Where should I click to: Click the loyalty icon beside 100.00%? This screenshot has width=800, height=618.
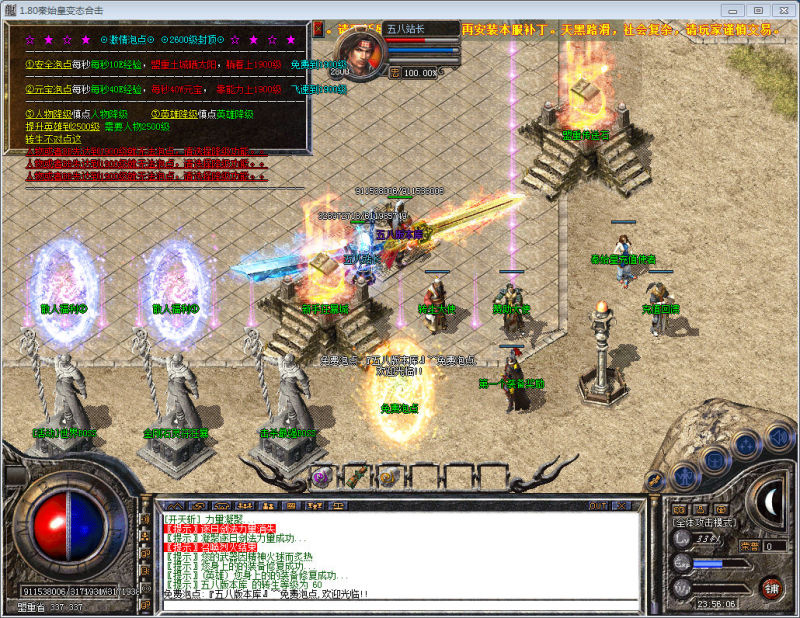394,72
